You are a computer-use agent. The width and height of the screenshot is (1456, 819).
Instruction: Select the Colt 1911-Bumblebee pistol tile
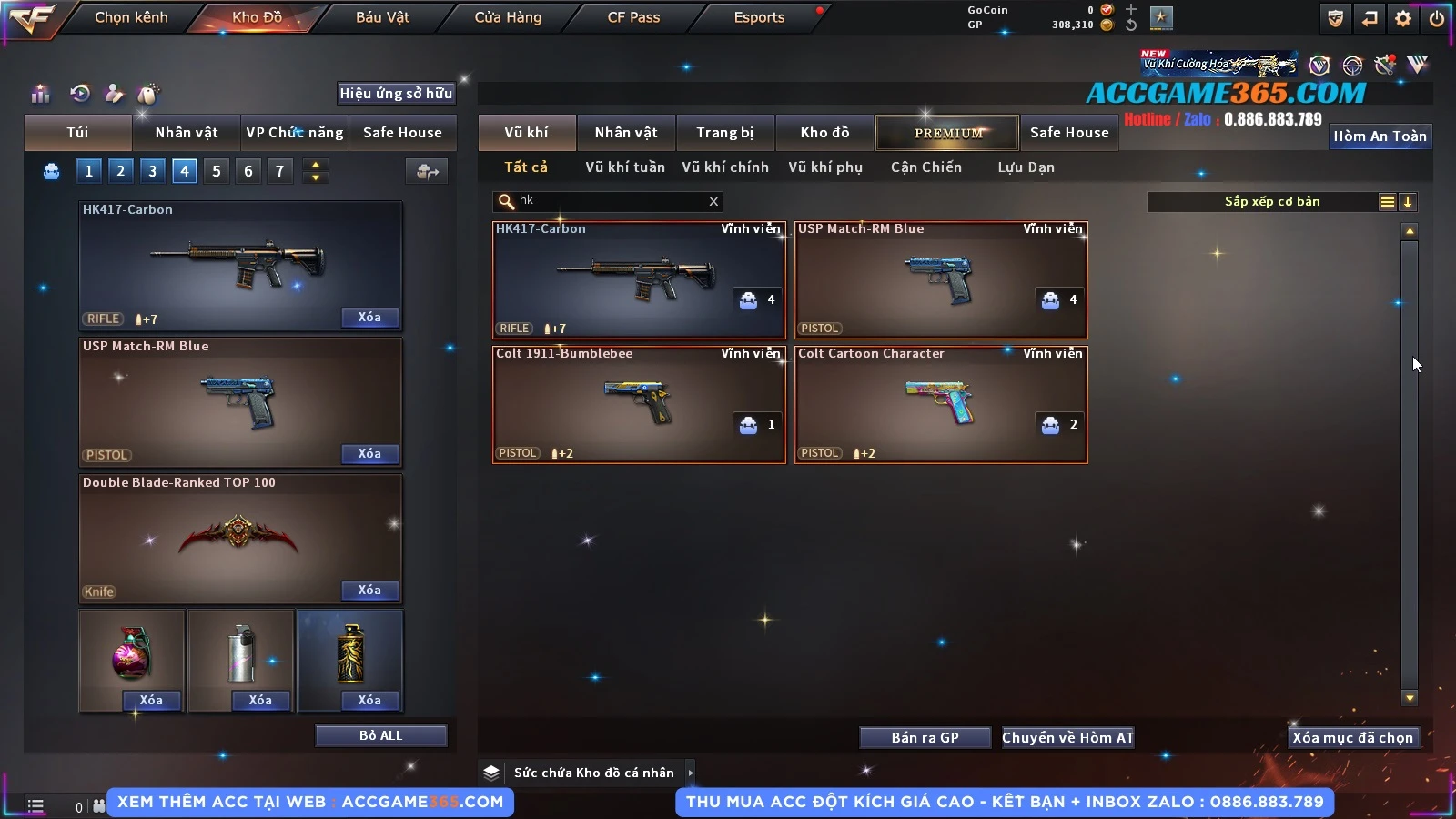[639, 404]
